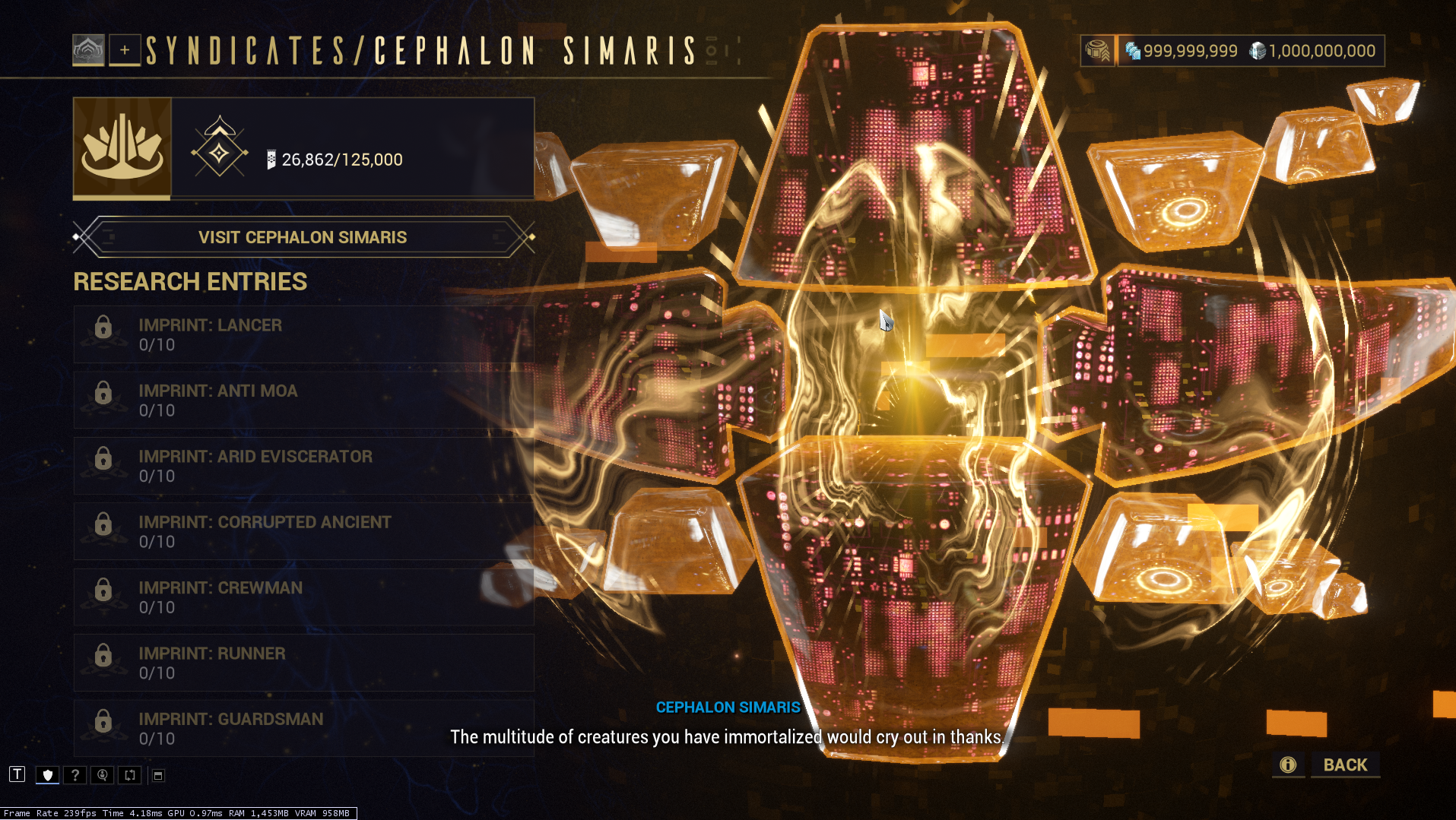Select the shield overlay toolbar button

(48, 775)
